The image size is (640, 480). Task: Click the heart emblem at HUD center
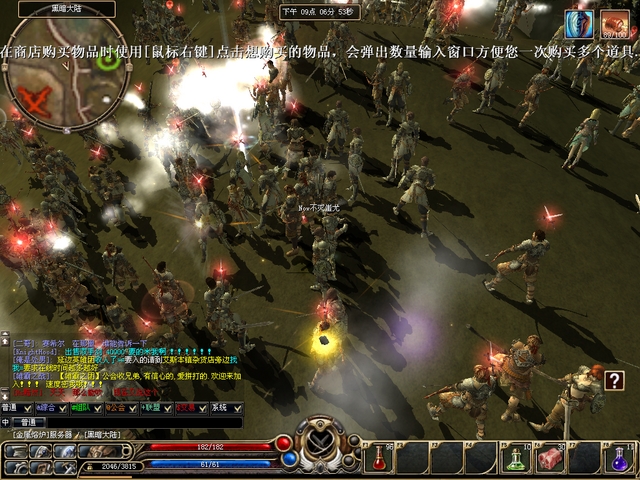[322, 441]
